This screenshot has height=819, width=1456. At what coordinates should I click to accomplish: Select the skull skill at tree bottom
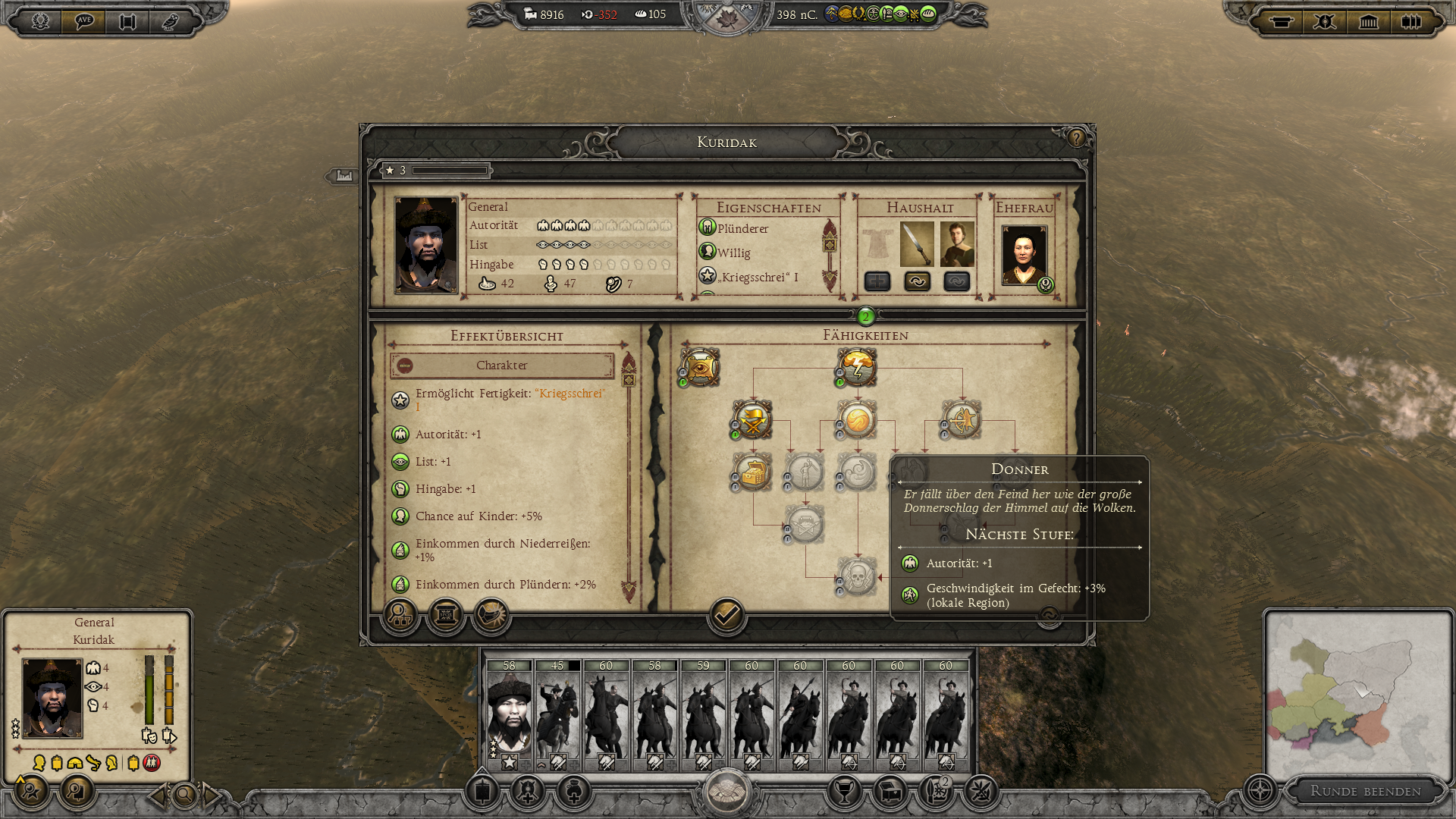[x=858, y=576]
